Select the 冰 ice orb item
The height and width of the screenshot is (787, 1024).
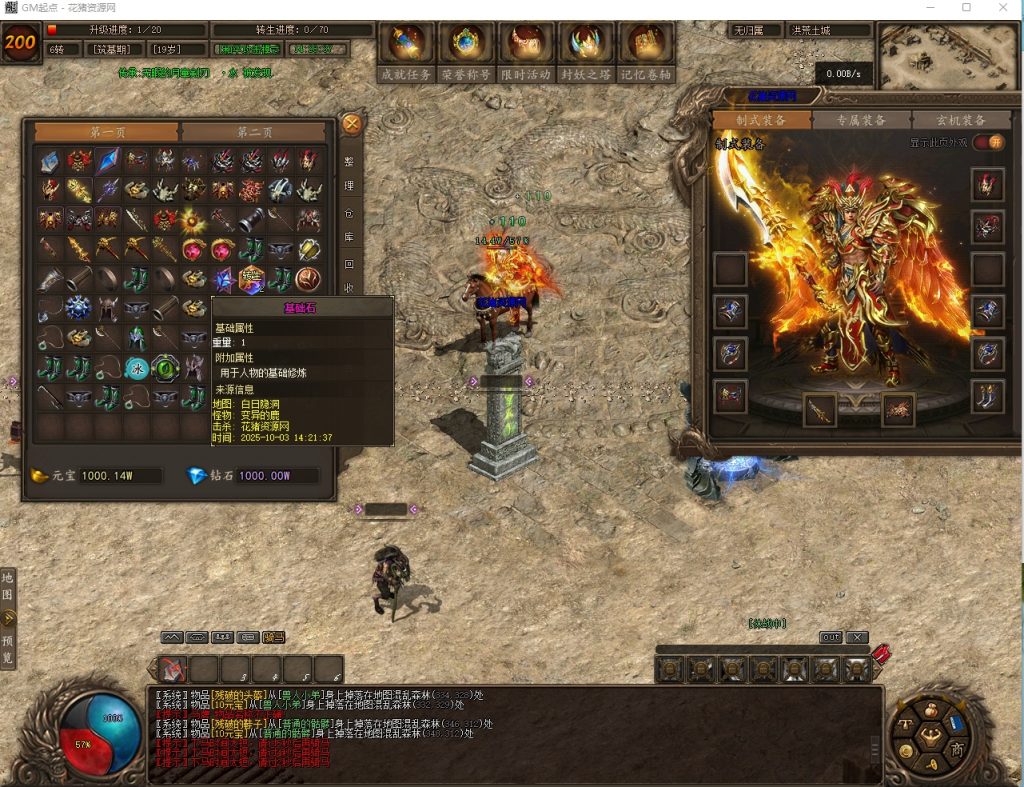pyautogui.click(x=137, y=368)
